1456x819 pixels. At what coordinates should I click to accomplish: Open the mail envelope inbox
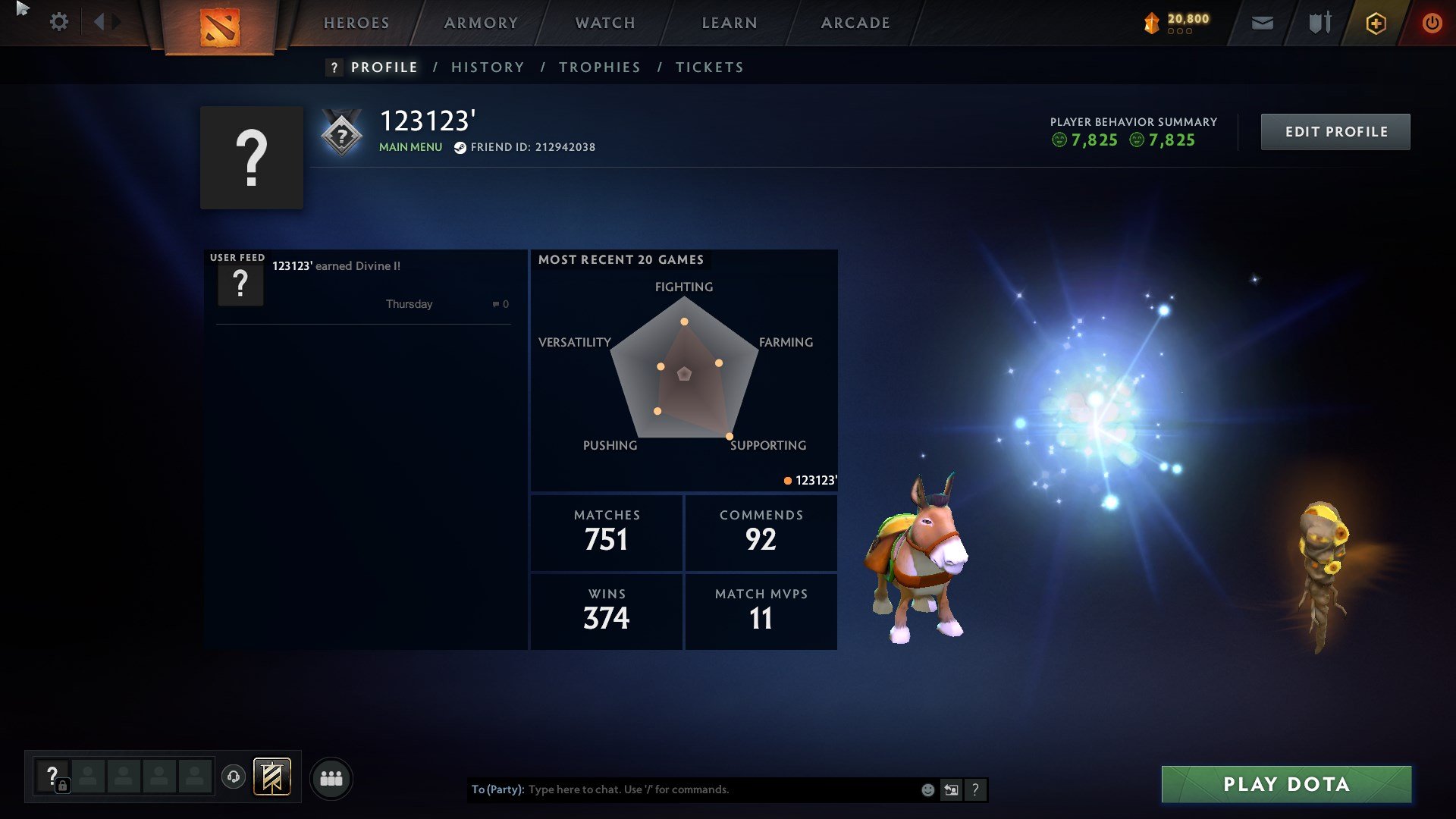[x=1262, y=24]
